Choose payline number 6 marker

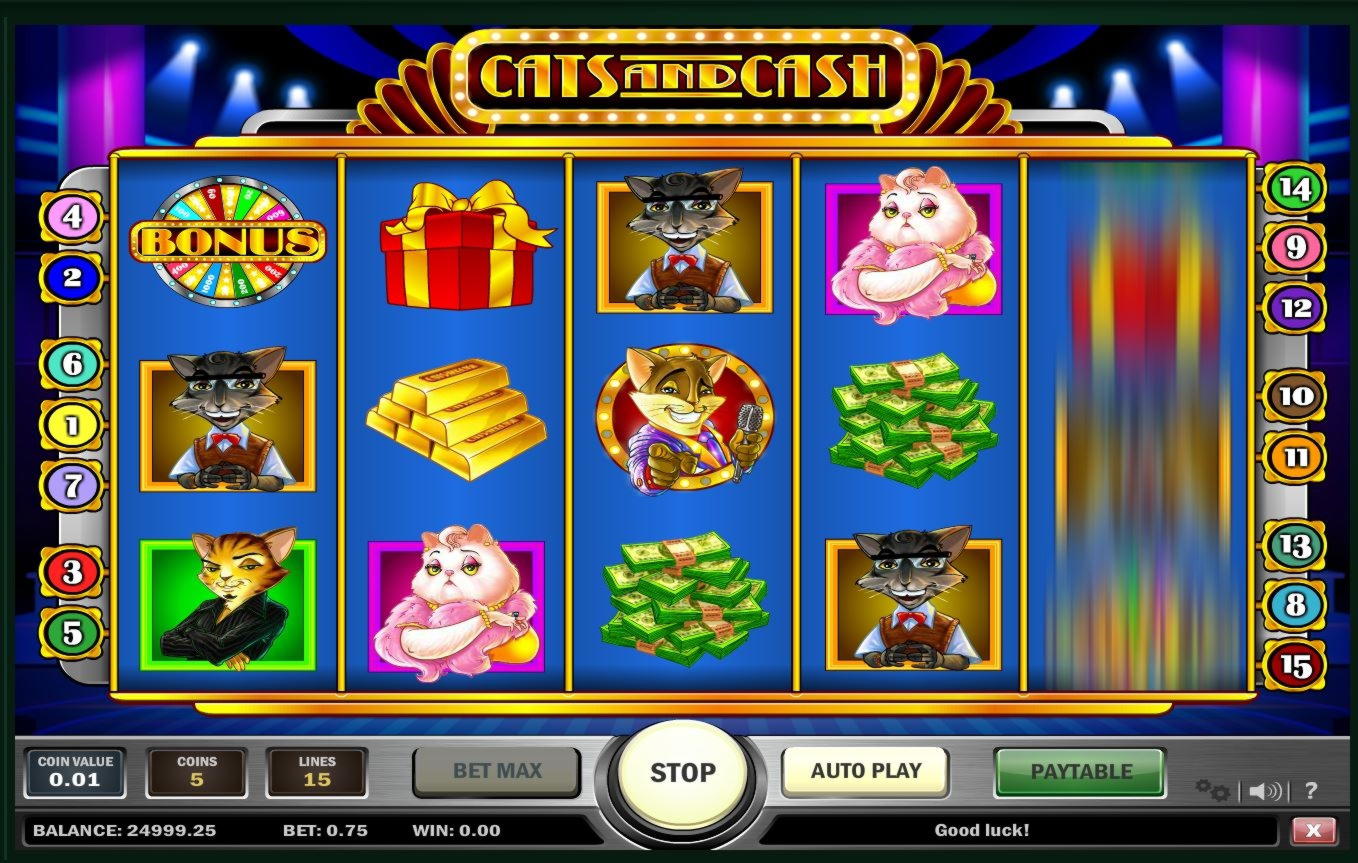72,364
